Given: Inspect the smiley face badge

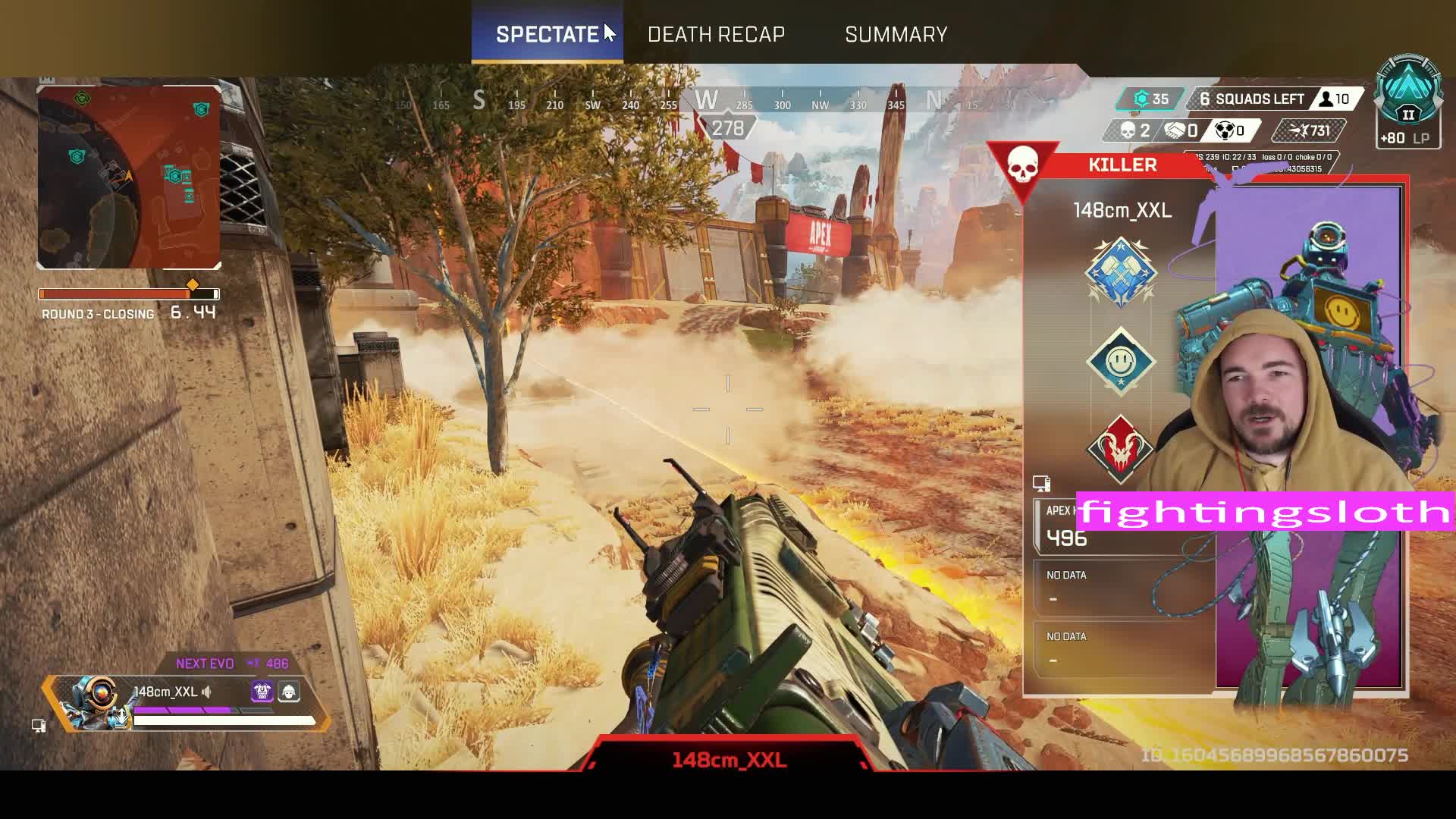Looking at the screenshot, I should (1121, 362).
